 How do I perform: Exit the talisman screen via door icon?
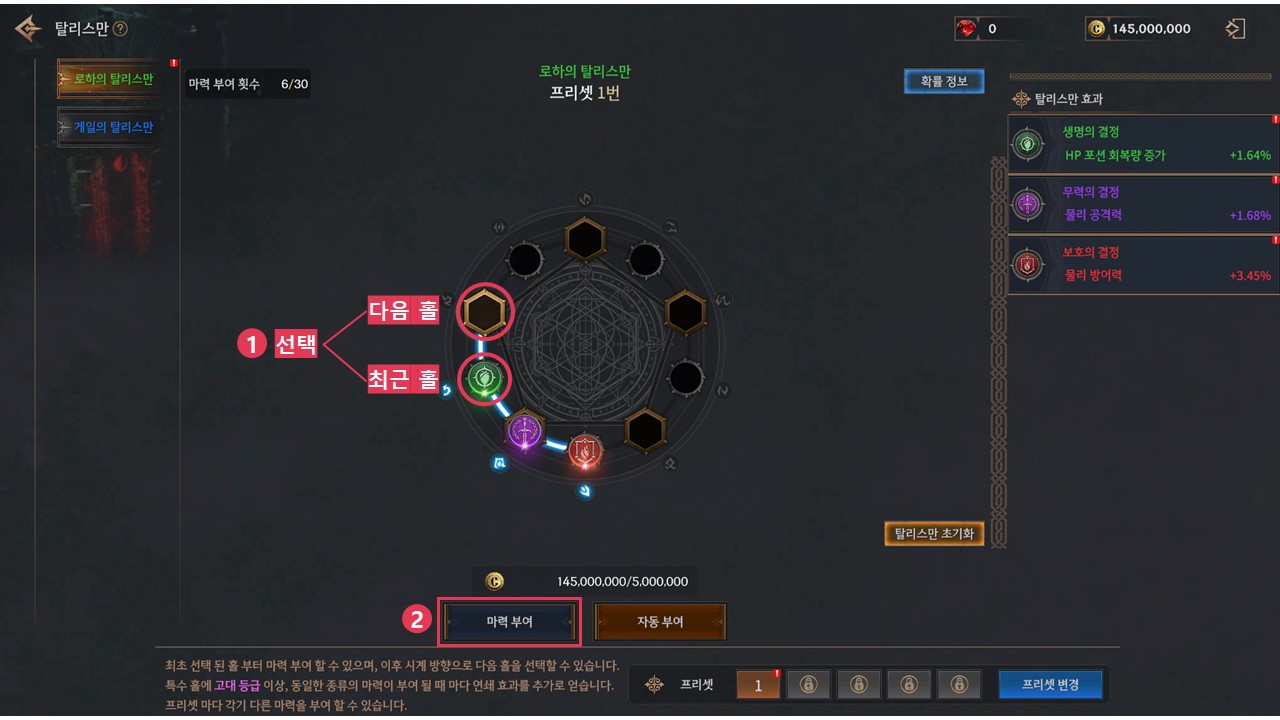point(1235,29)
